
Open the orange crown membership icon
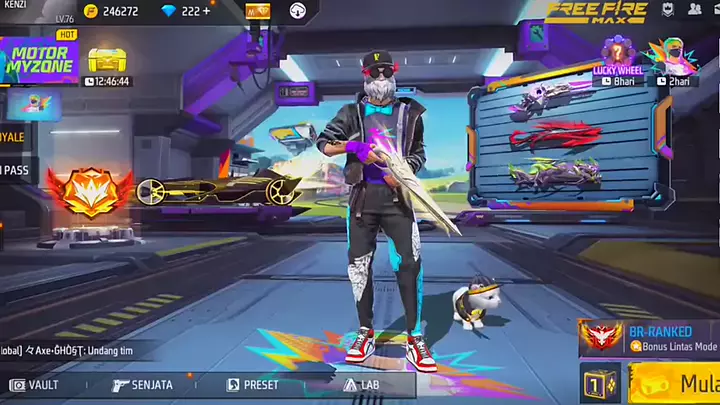(257, 11)
